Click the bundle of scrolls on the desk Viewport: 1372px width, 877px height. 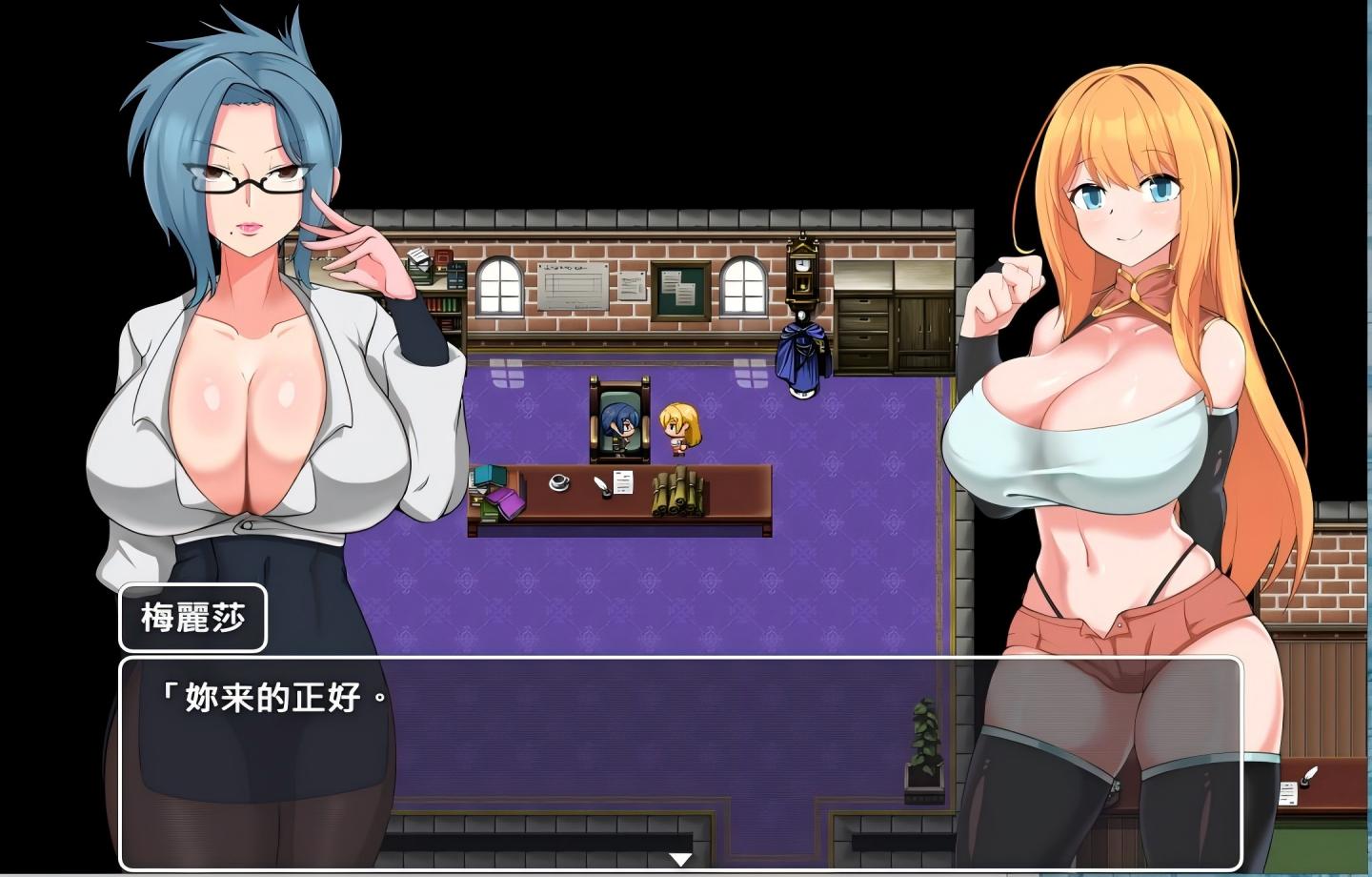676,494
